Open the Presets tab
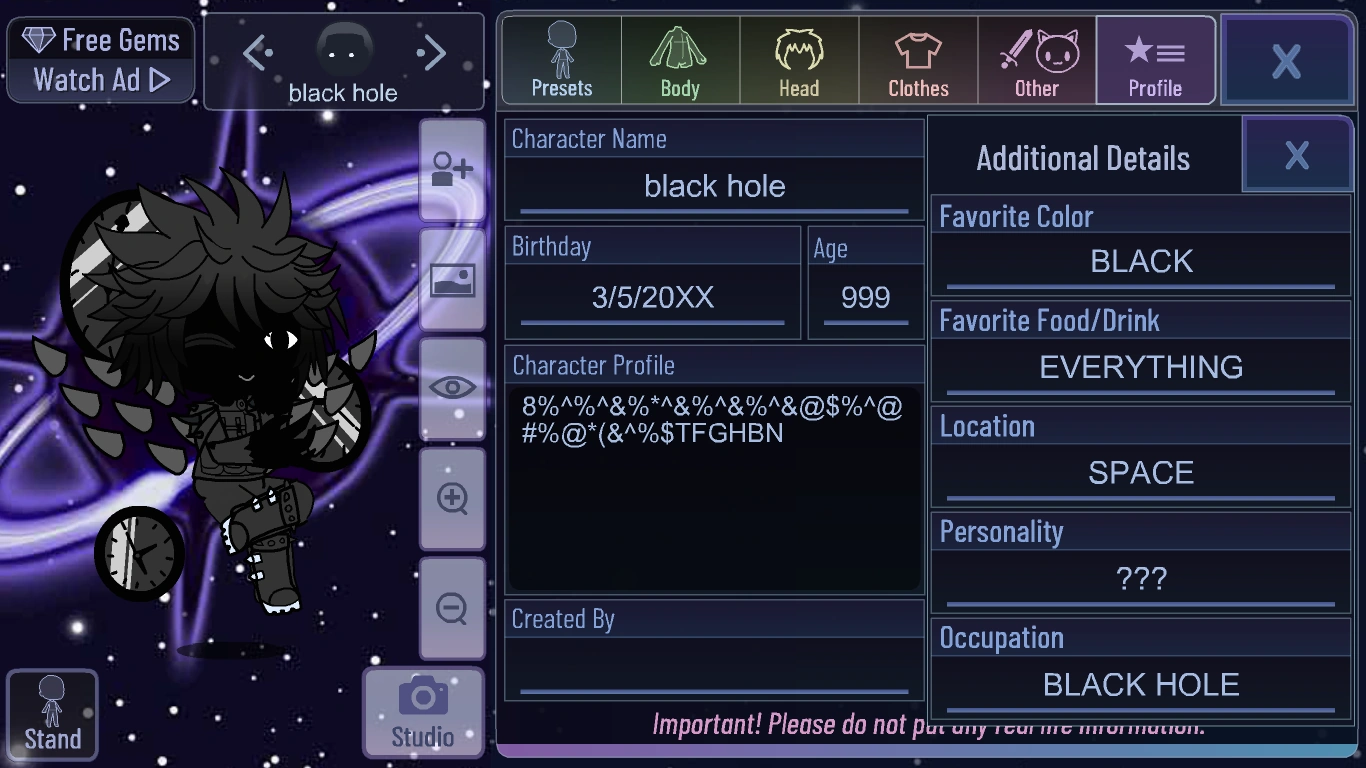1366x768 pixels. pyautogui.click(x=560, y=60)
